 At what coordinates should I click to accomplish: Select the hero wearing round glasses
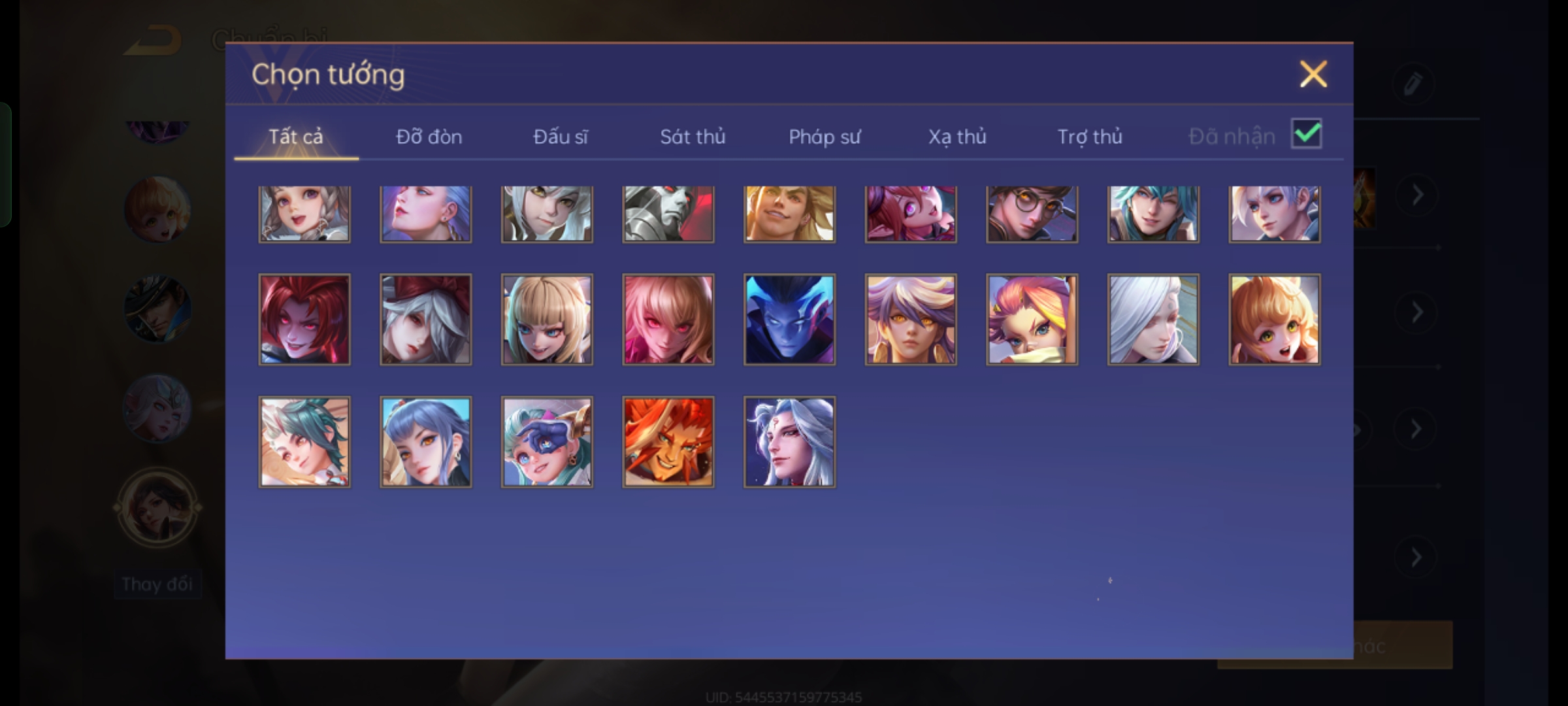[1032, 214]
